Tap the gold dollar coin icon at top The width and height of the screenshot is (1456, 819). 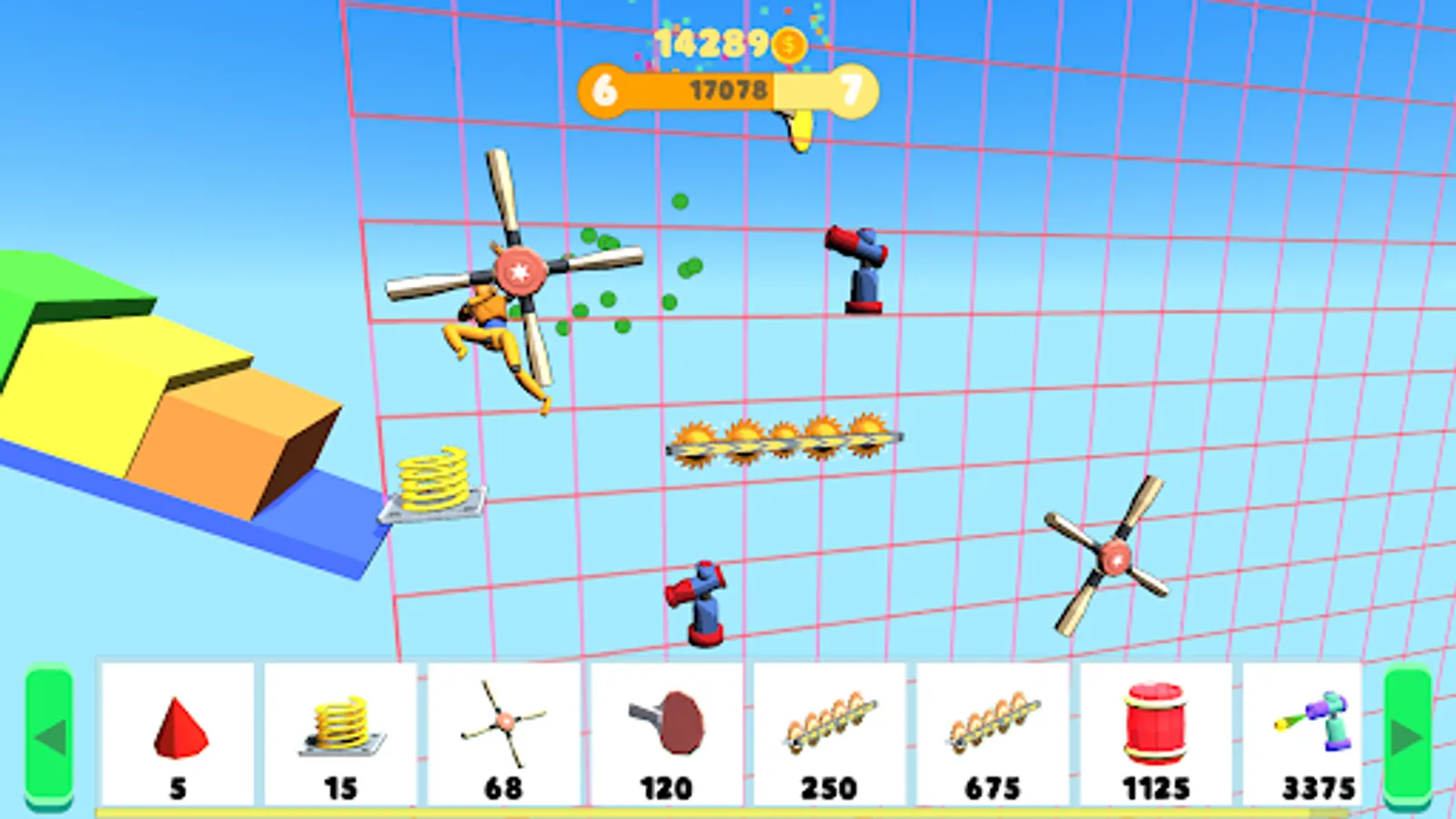(788, 43)
